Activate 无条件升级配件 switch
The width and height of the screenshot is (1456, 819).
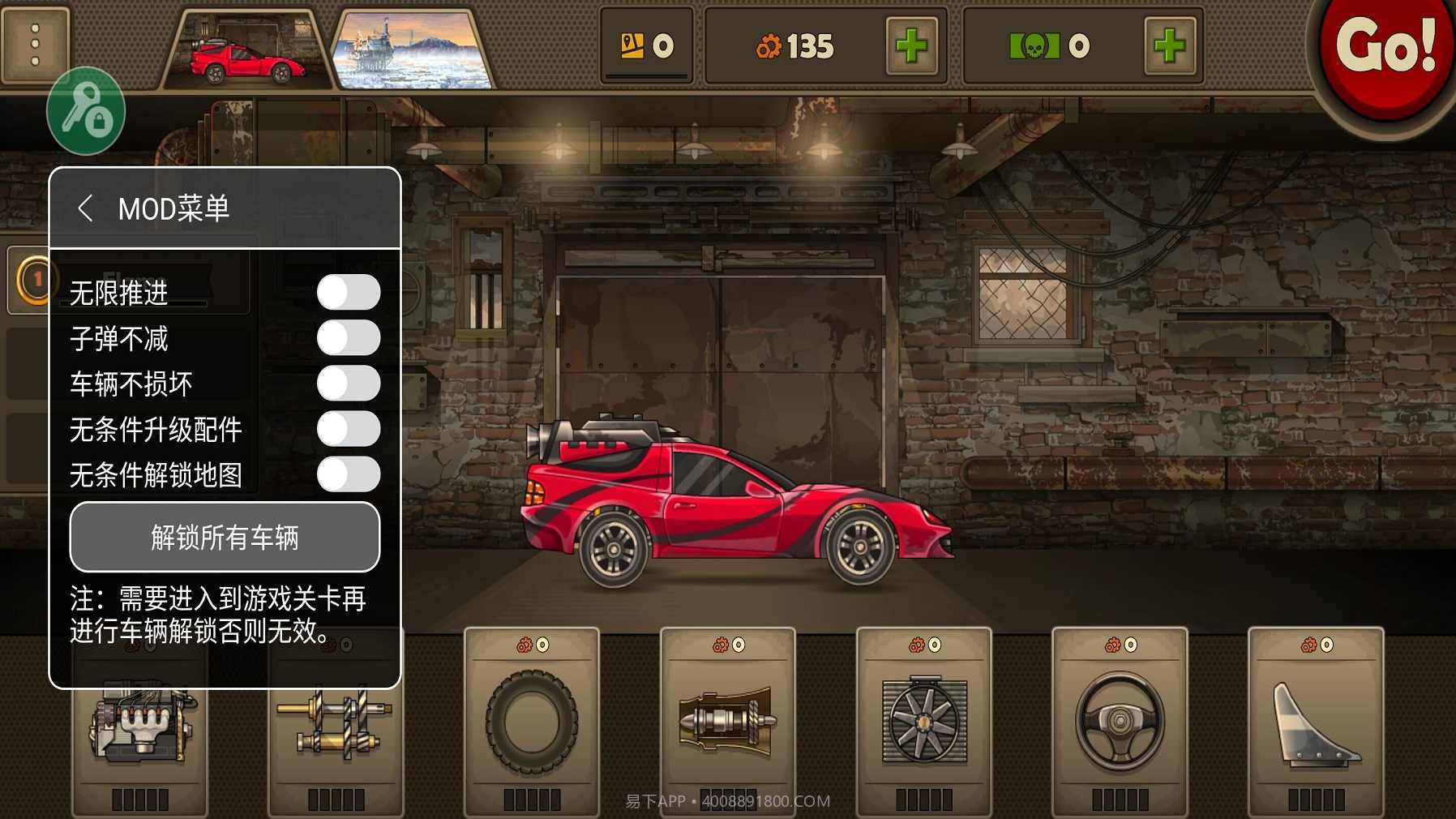coord(348,428)
